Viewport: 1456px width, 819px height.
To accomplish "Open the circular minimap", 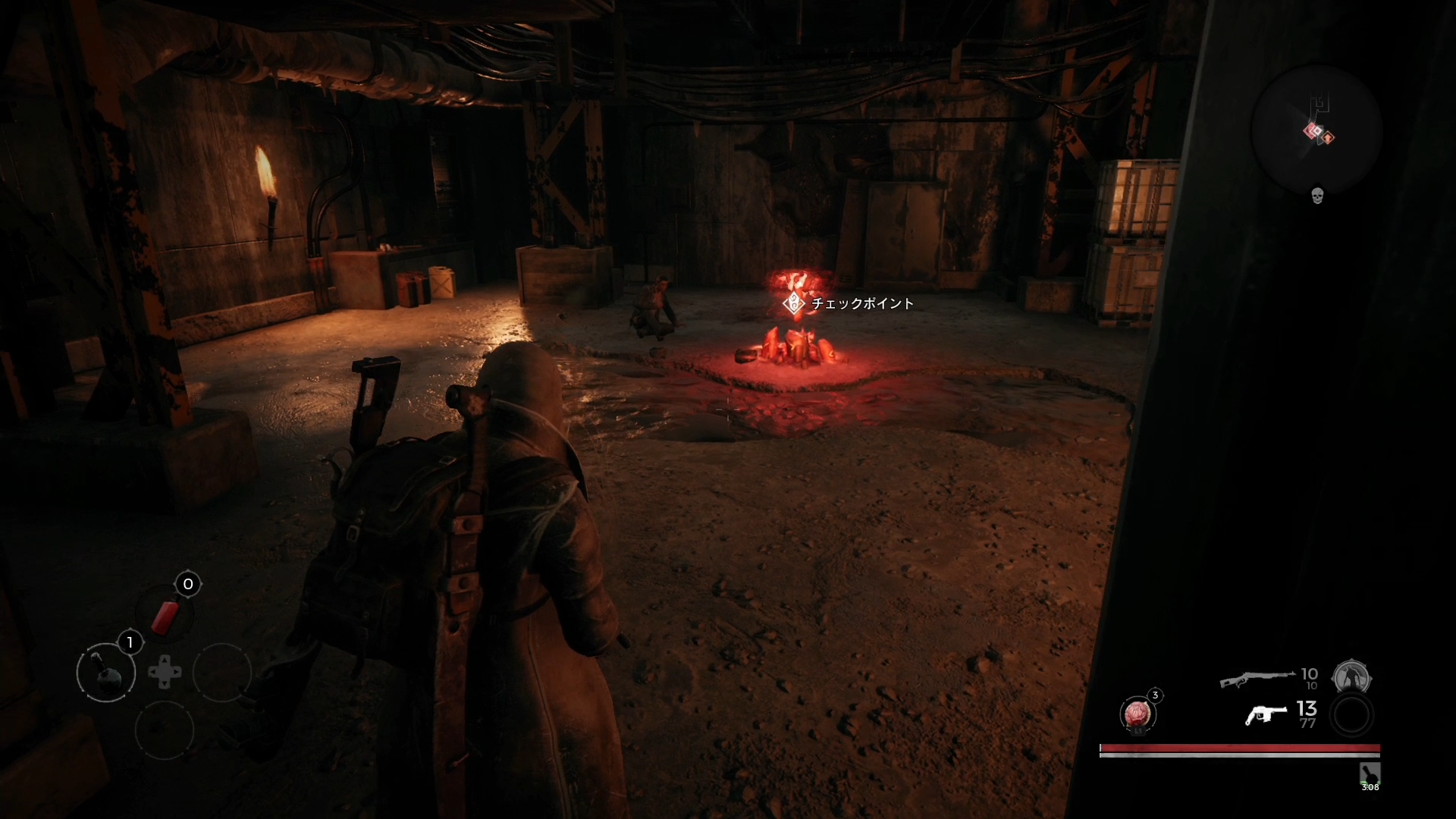I will (1316, 130).
